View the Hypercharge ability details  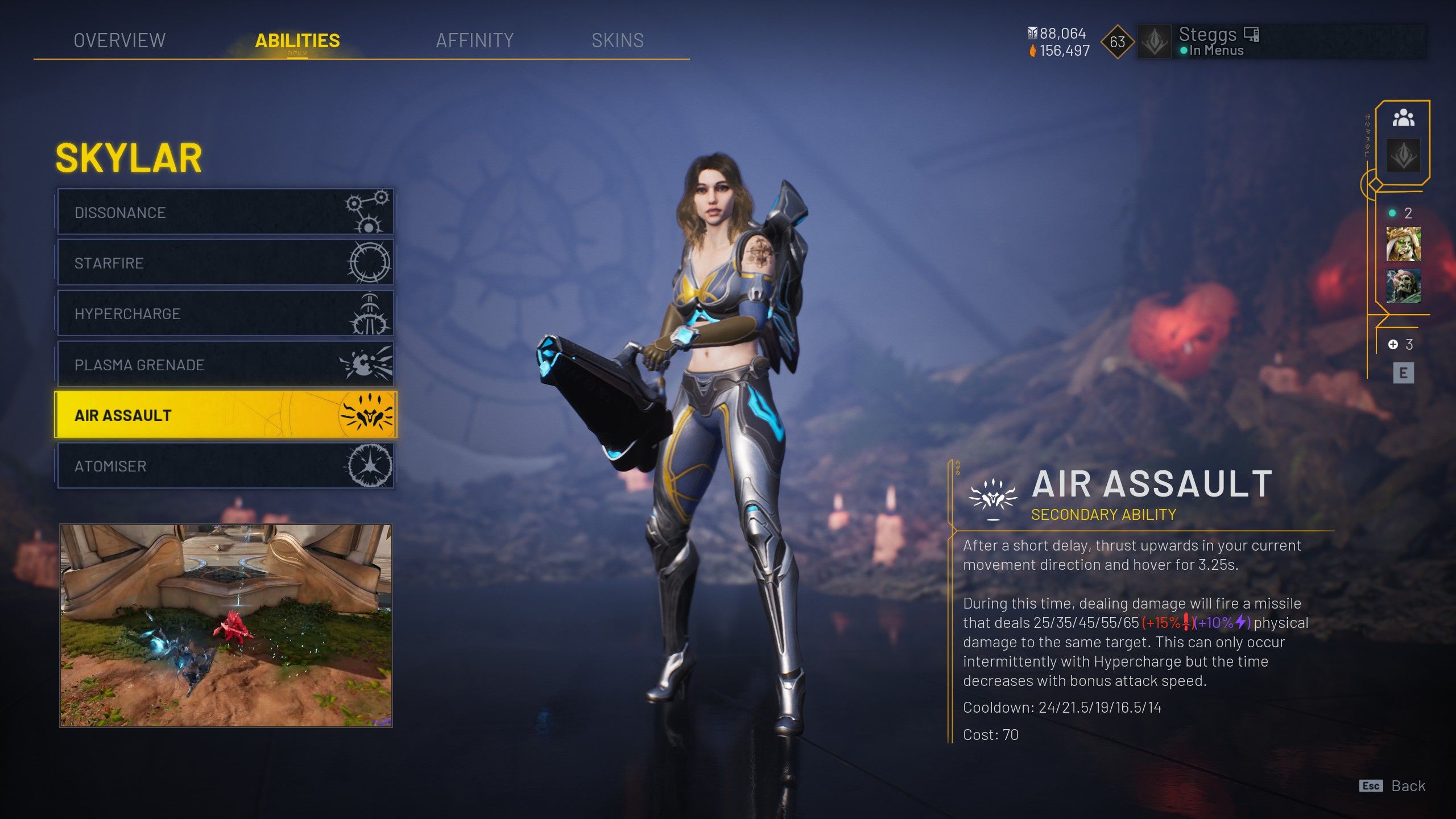point(225,313)
